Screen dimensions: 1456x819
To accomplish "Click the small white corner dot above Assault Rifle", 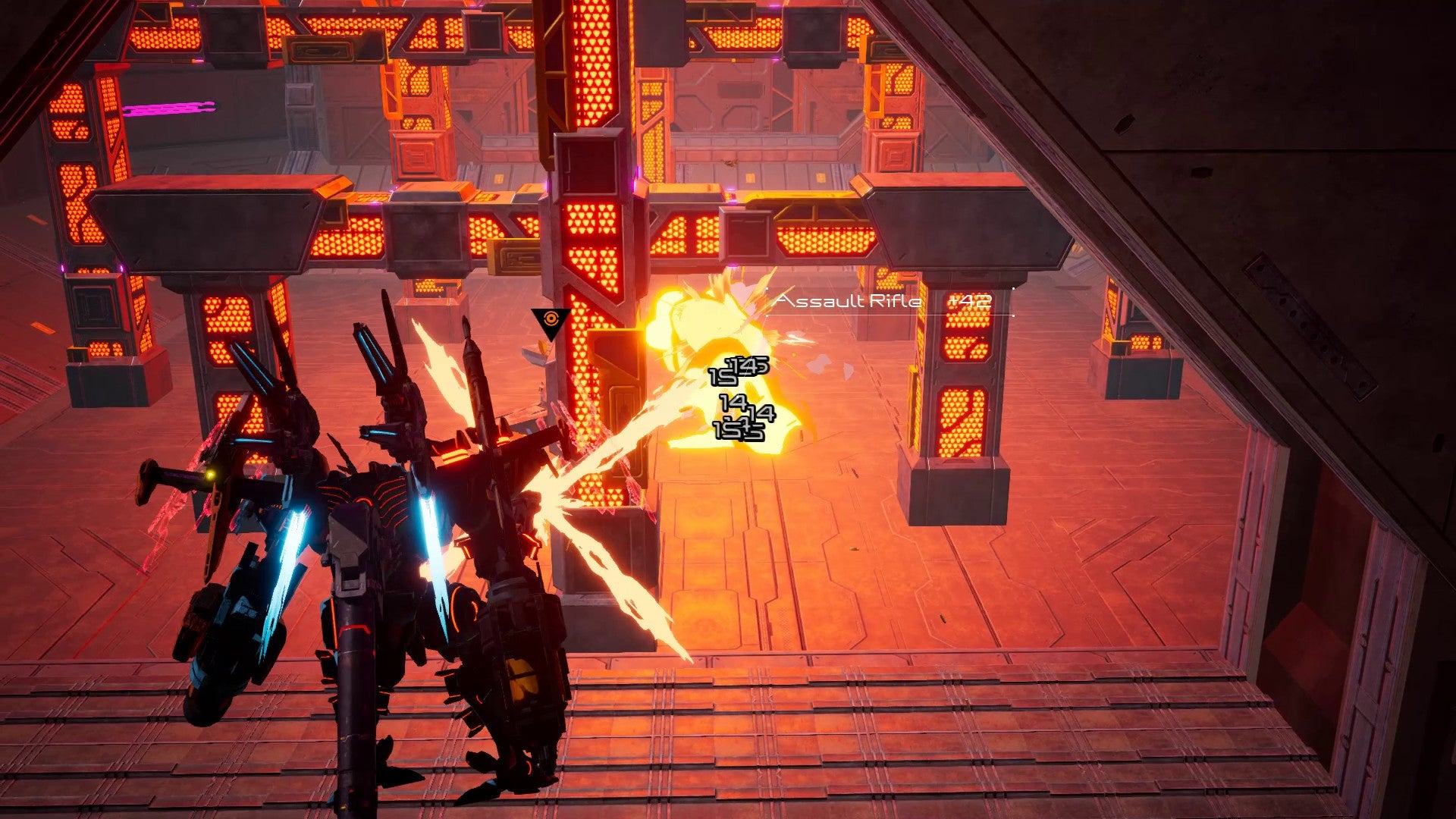I will coord(768,288).
